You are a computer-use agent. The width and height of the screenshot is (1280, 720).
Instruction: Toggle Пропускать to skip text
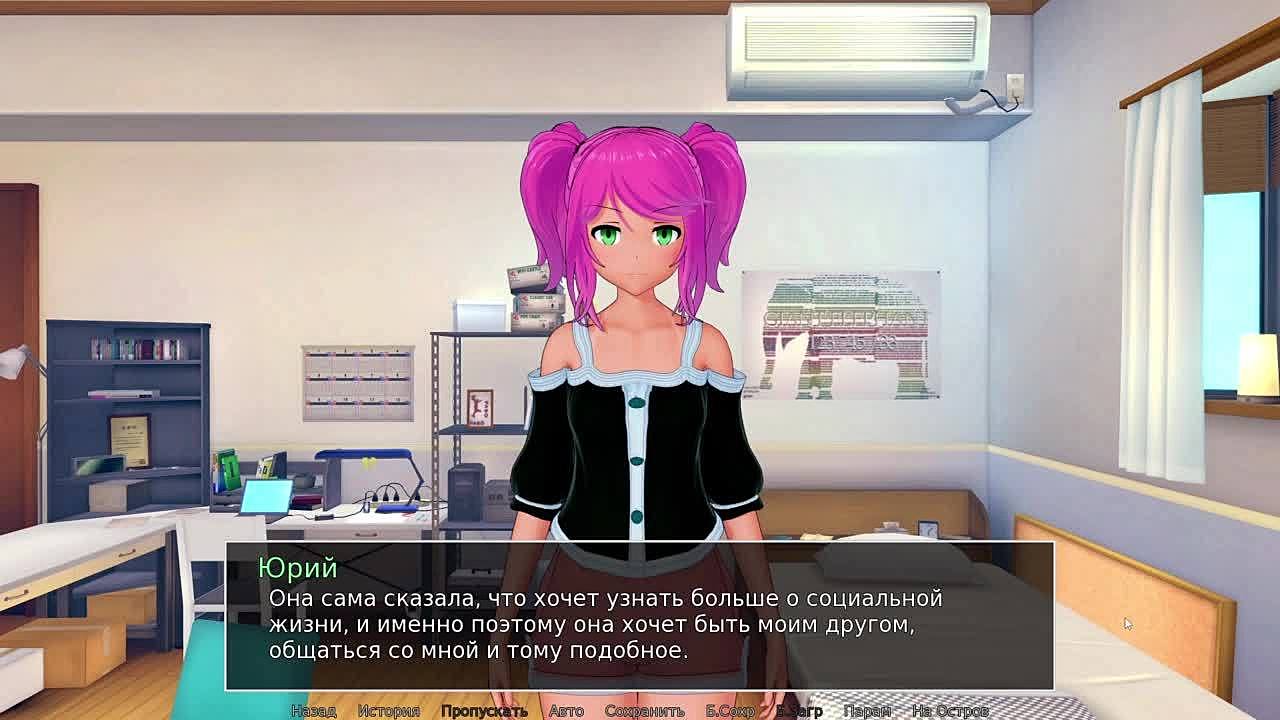coord(484,711)
